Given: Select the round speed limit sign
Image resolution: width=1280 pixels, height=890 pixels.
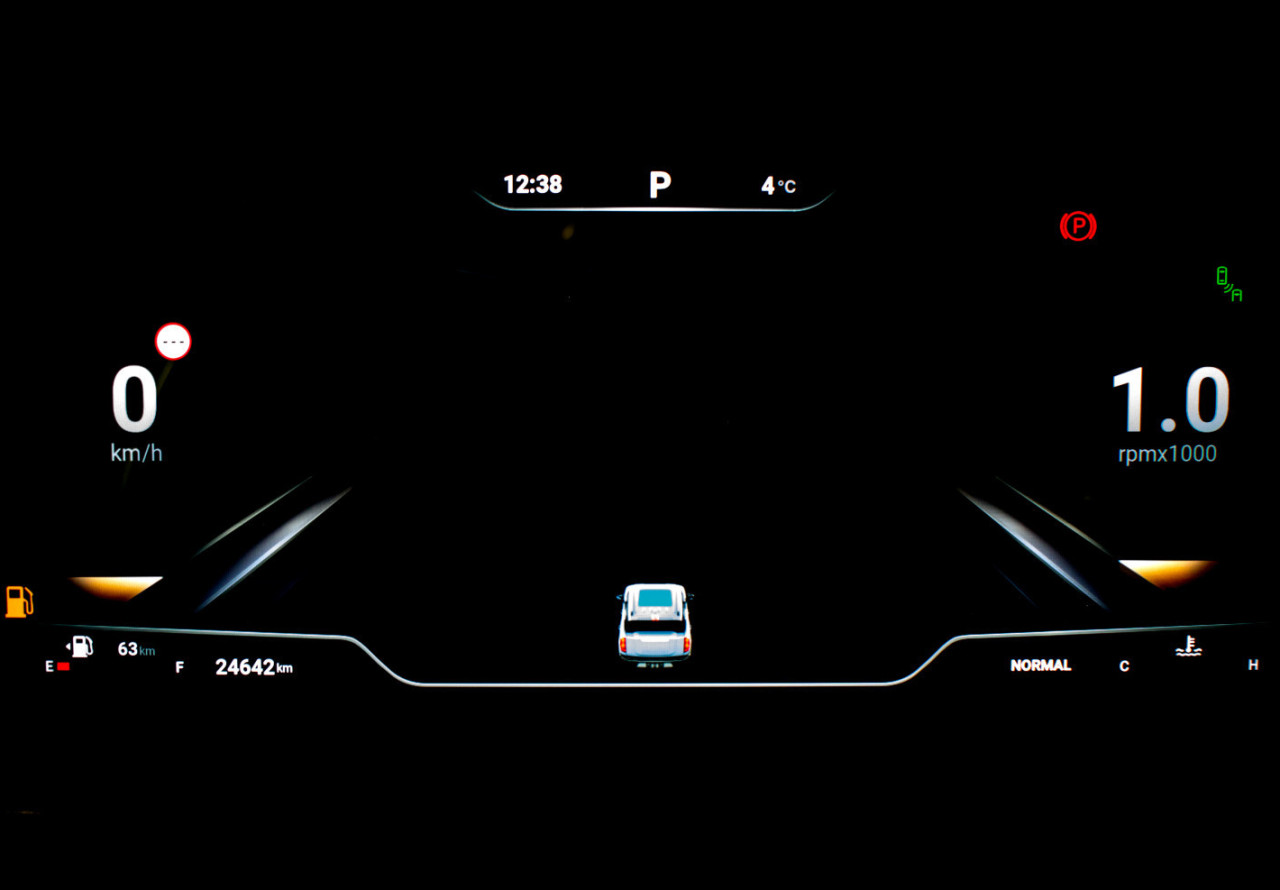Looking at the screenshot, I should [x=173, y=342].
